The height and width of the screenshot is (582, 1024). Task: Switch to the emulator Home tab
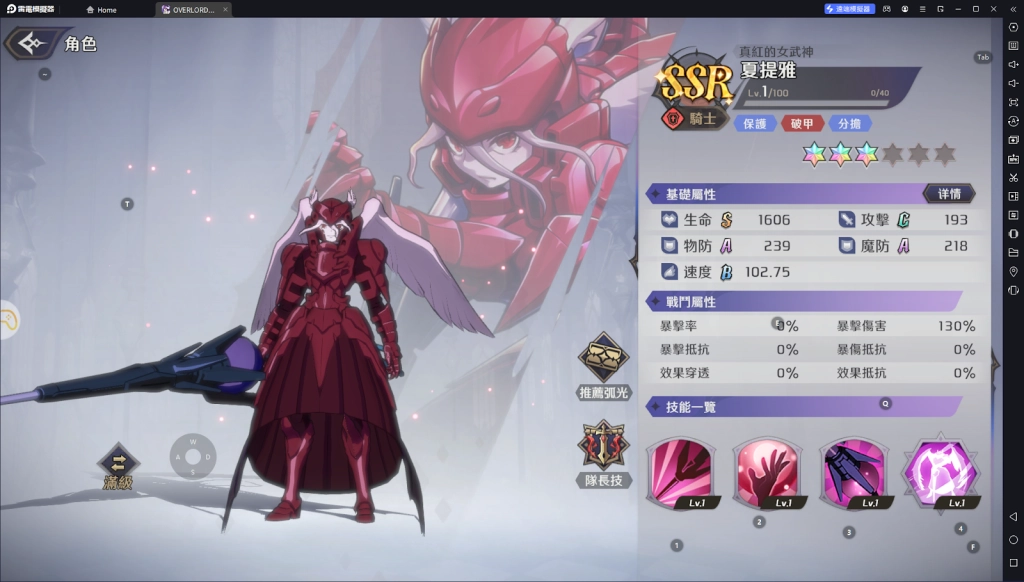pos(102,9)
